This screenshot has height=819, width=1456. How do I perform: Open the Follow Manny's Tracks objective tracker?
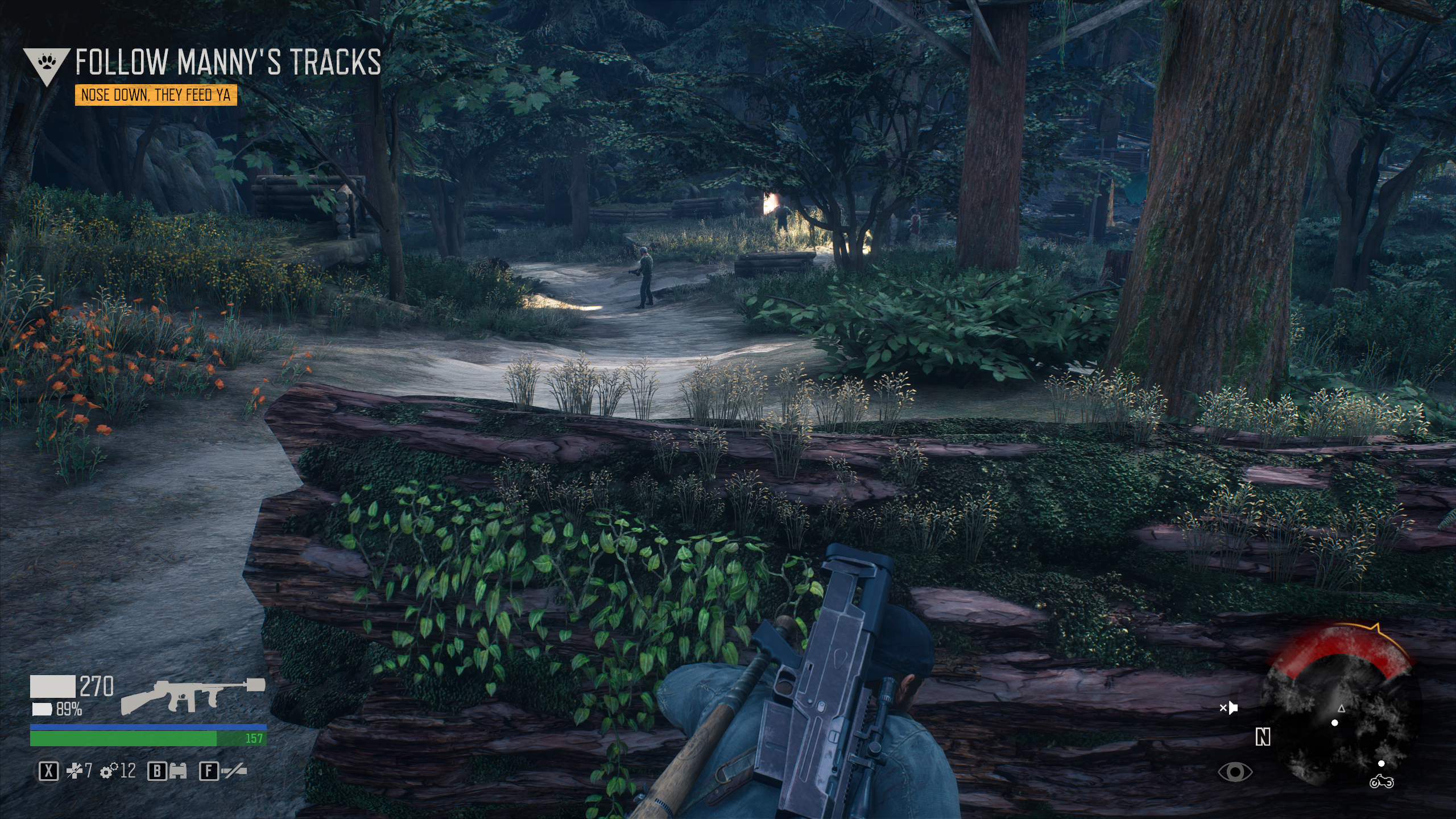click(227, 61)
